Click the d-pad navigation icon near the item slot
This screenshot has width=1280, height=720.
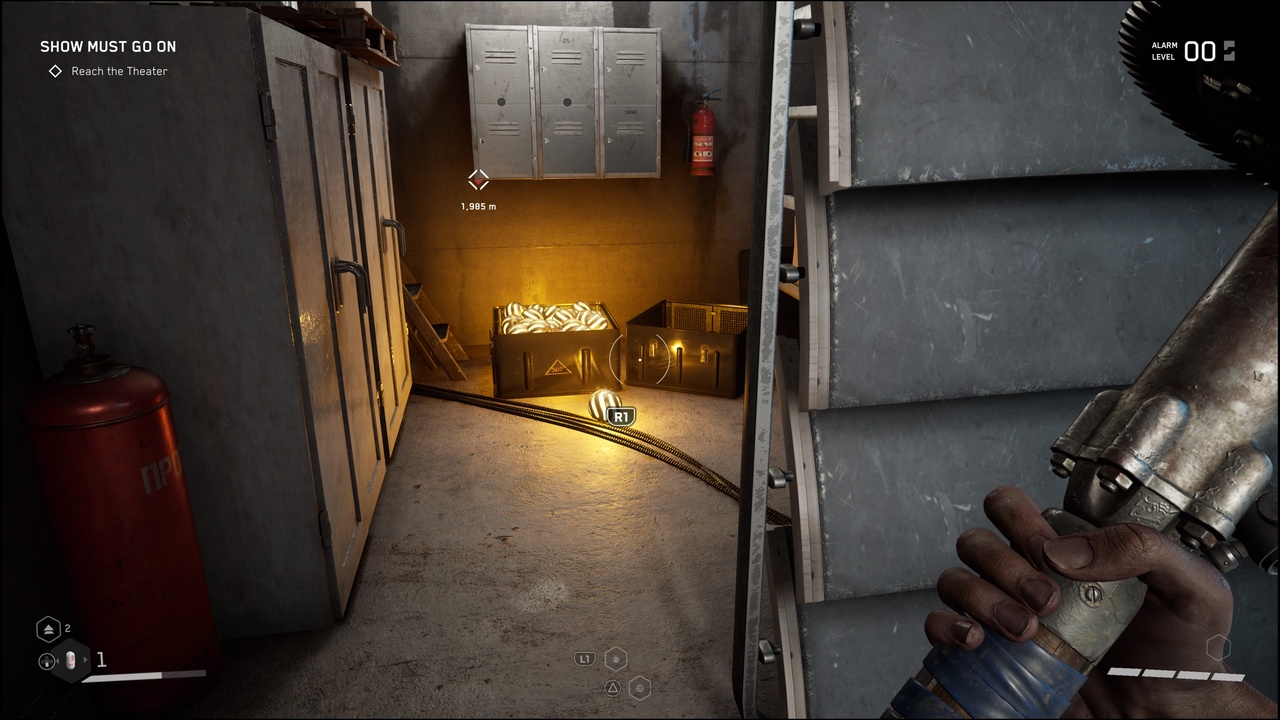(x=46, y=661)
